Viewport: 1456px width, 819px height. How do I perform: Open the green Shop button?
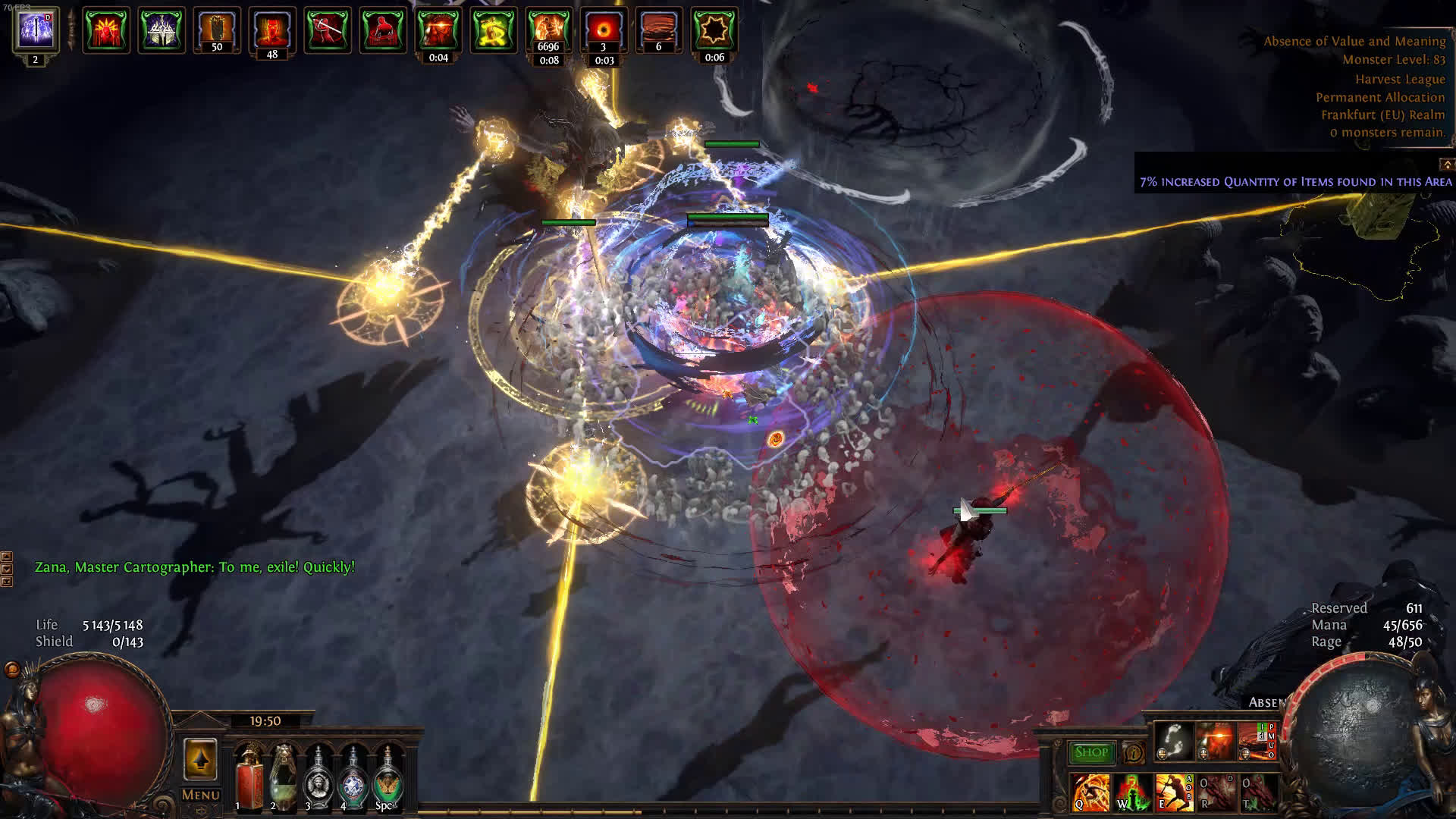1090,752
